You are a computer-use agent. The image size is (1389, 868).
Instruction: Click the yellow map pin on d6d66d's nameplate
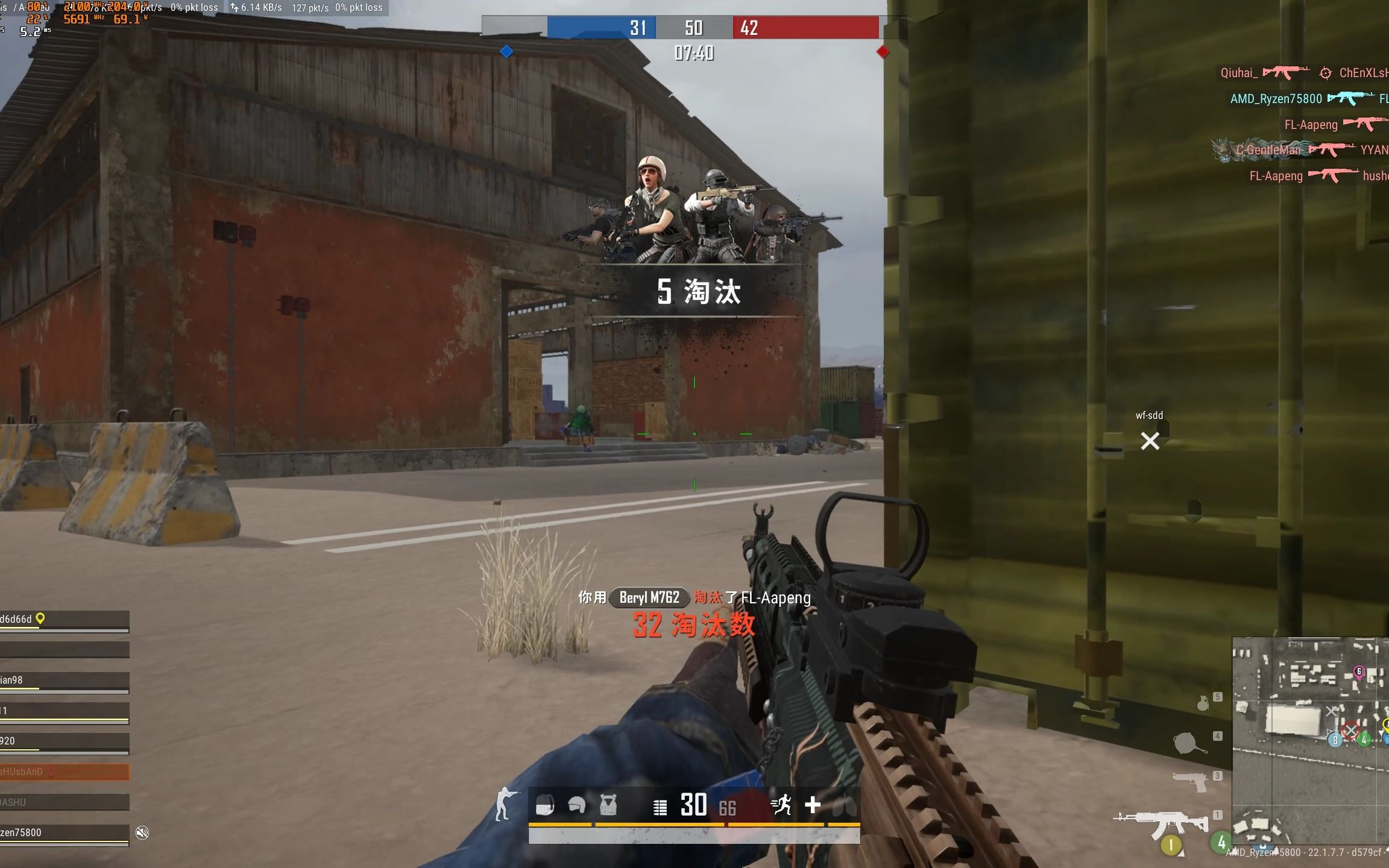40,619
